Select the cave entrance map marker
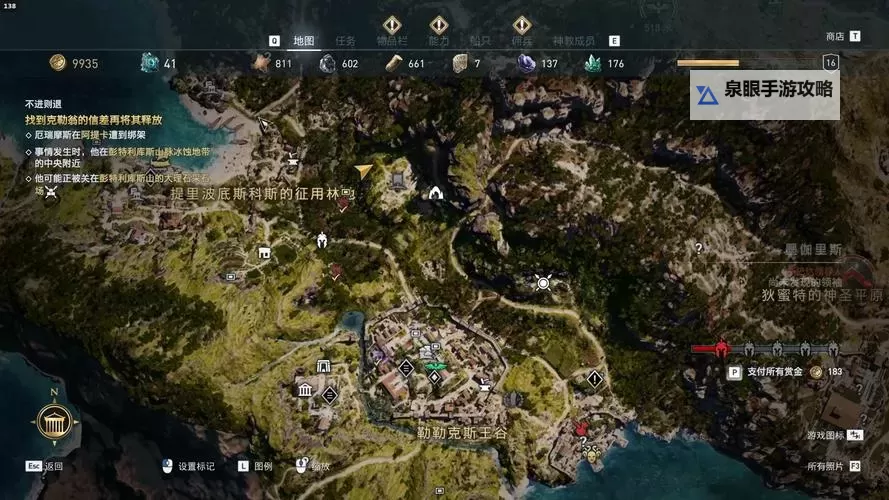The image size is (889, 500). 436,193
